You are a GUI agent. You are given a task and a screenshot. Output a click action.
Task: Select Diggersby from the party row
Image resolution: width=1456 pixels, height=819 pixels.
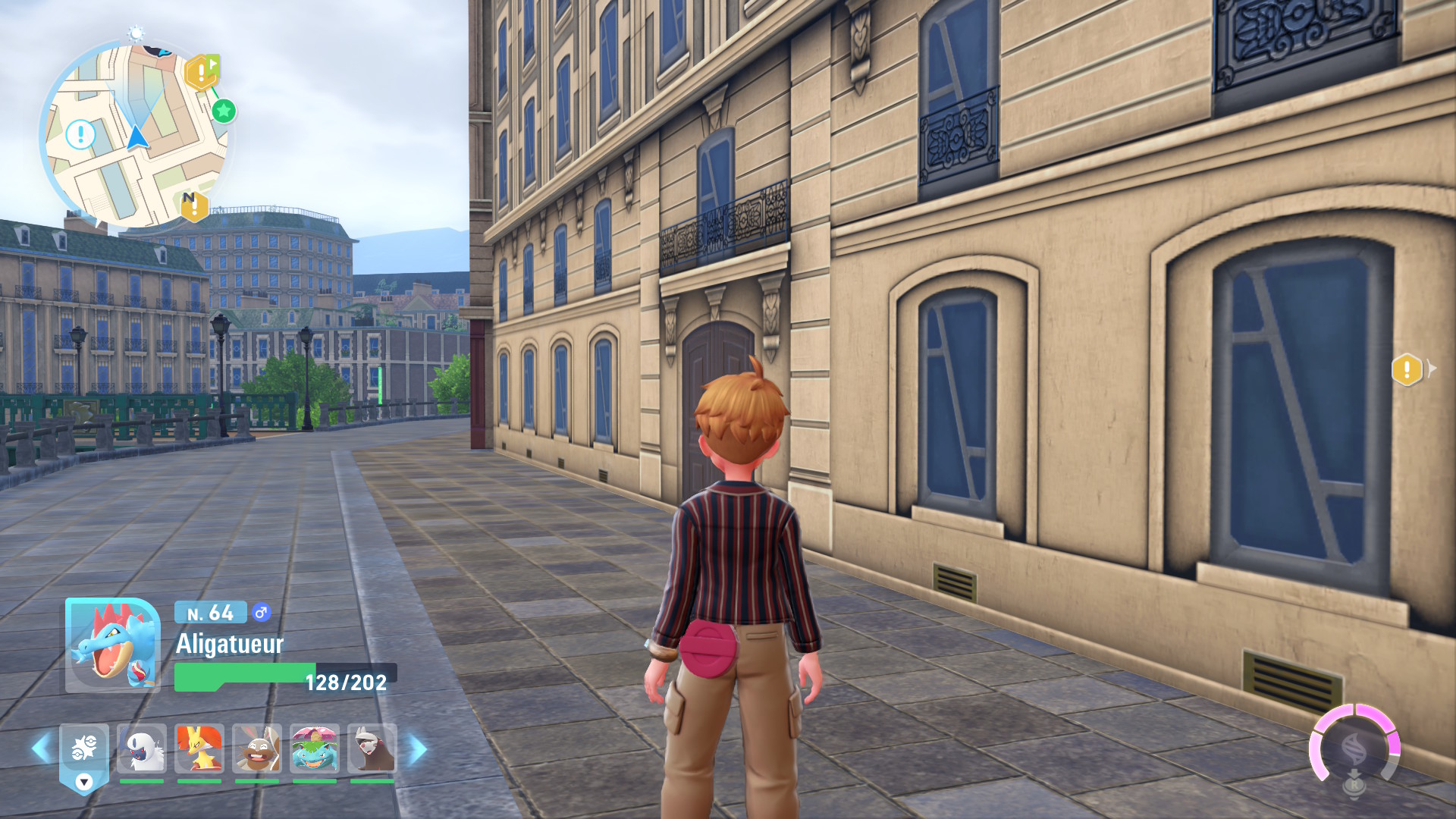tap(257, 749)
